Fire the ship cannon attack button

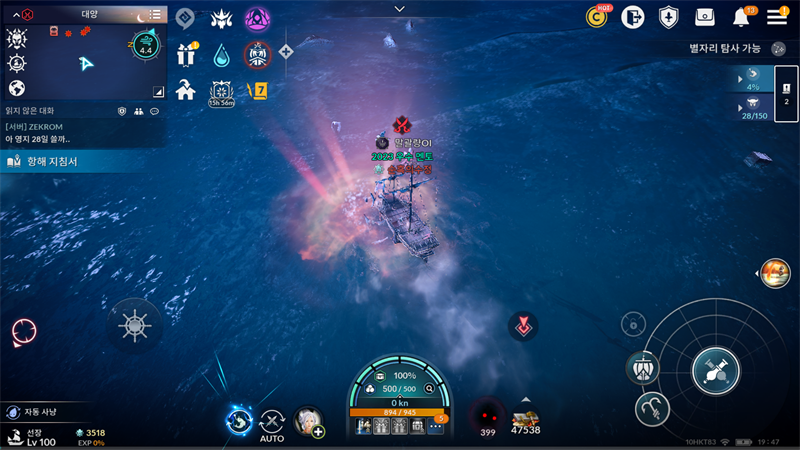(716, 371)
